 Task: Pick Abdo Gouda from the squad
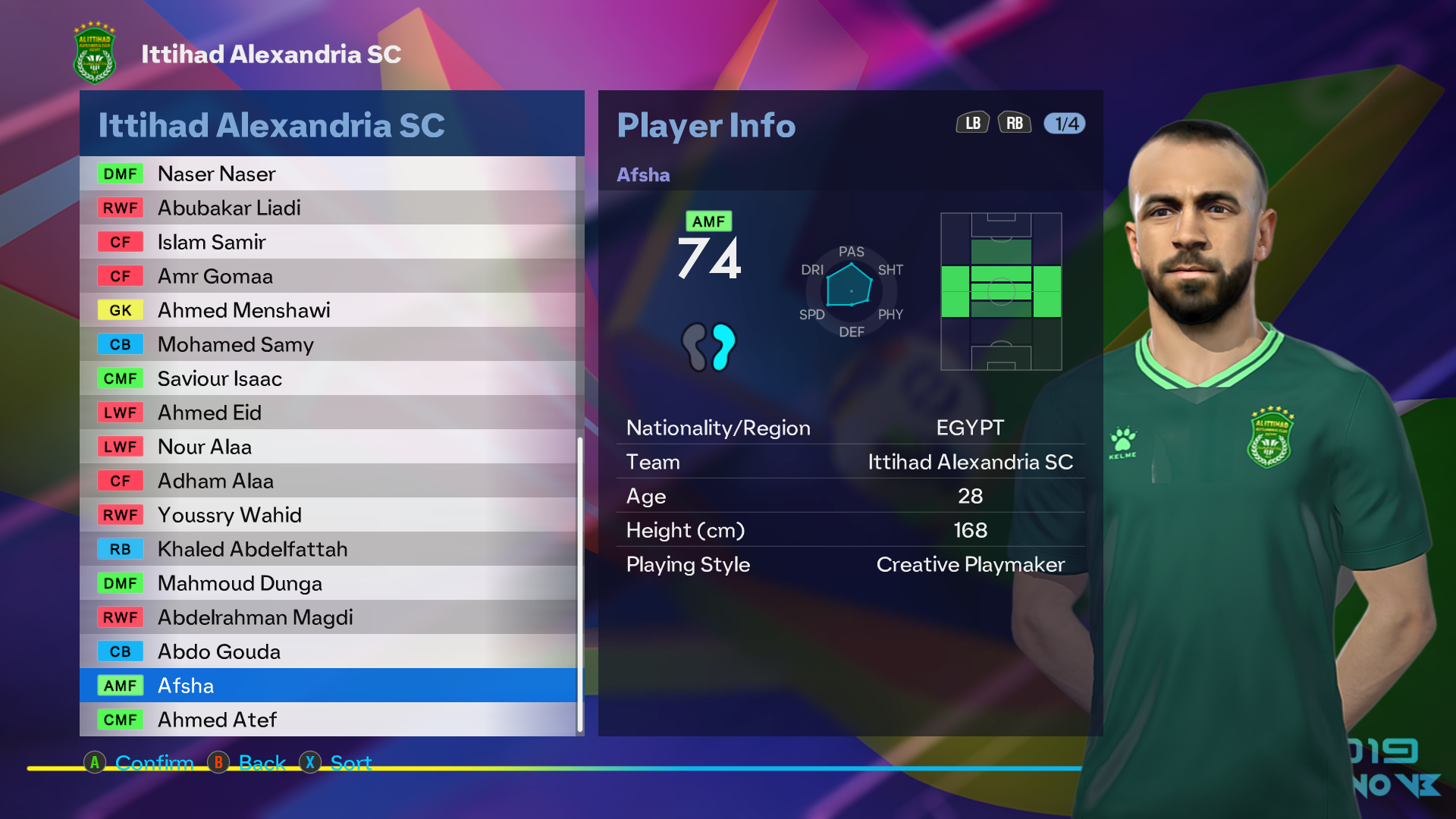point(328,651)
